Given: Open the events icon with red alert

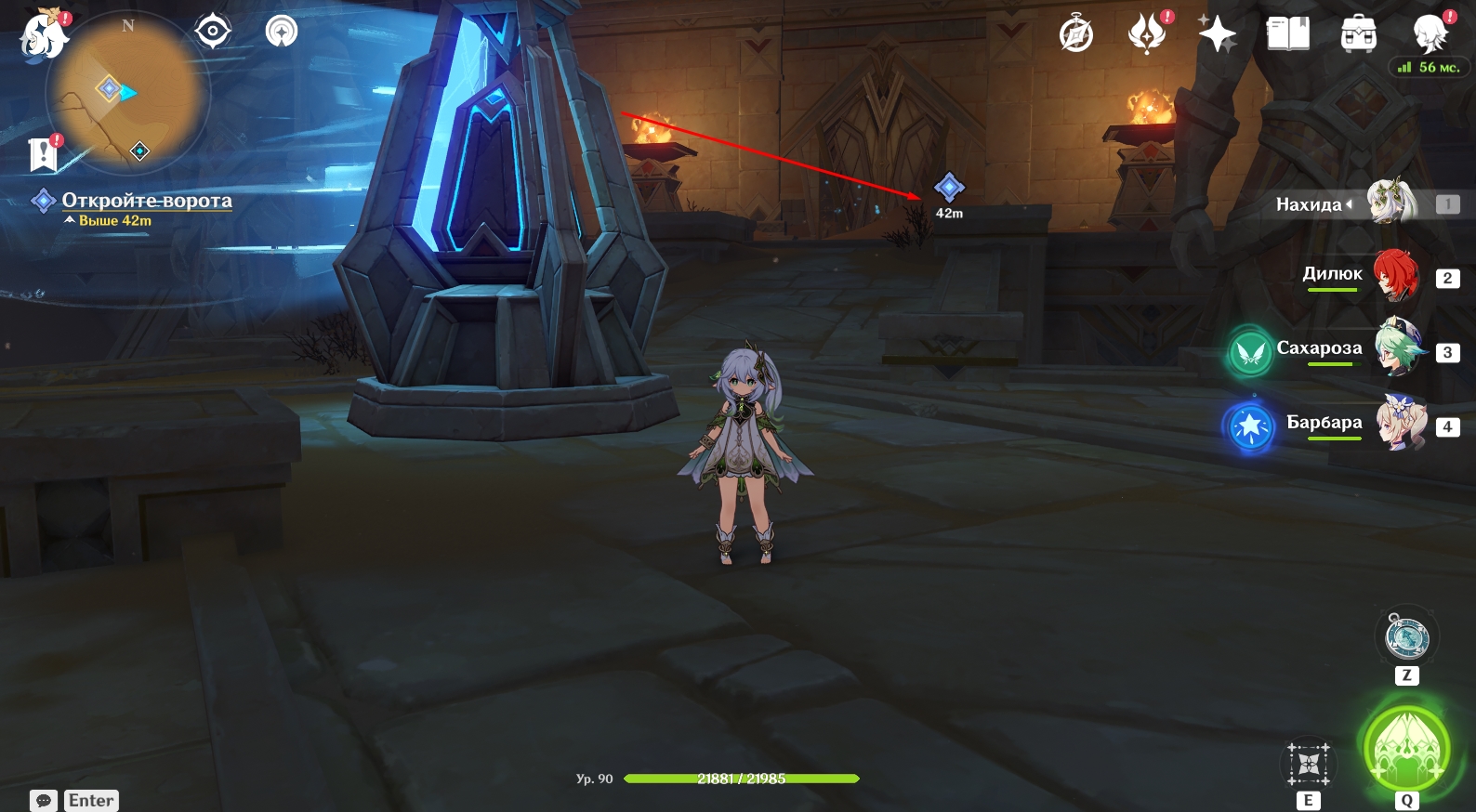Looking at the screenshot, I should click(x=1148, y=34).
